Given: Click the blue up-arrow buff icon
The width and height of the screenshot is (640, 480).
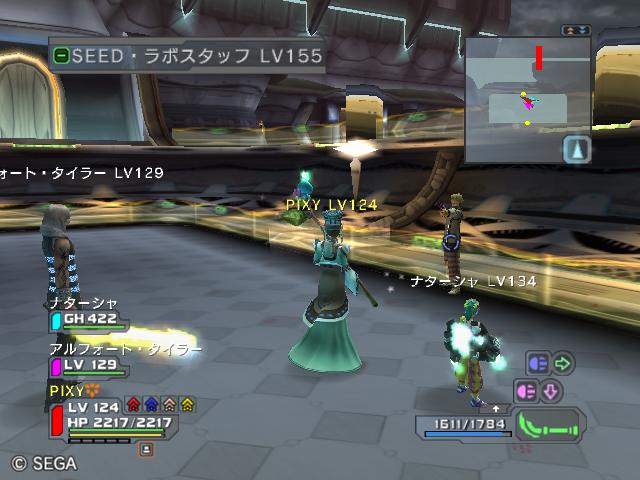Looking at the screenshot, I should click(x=151, y=405).
